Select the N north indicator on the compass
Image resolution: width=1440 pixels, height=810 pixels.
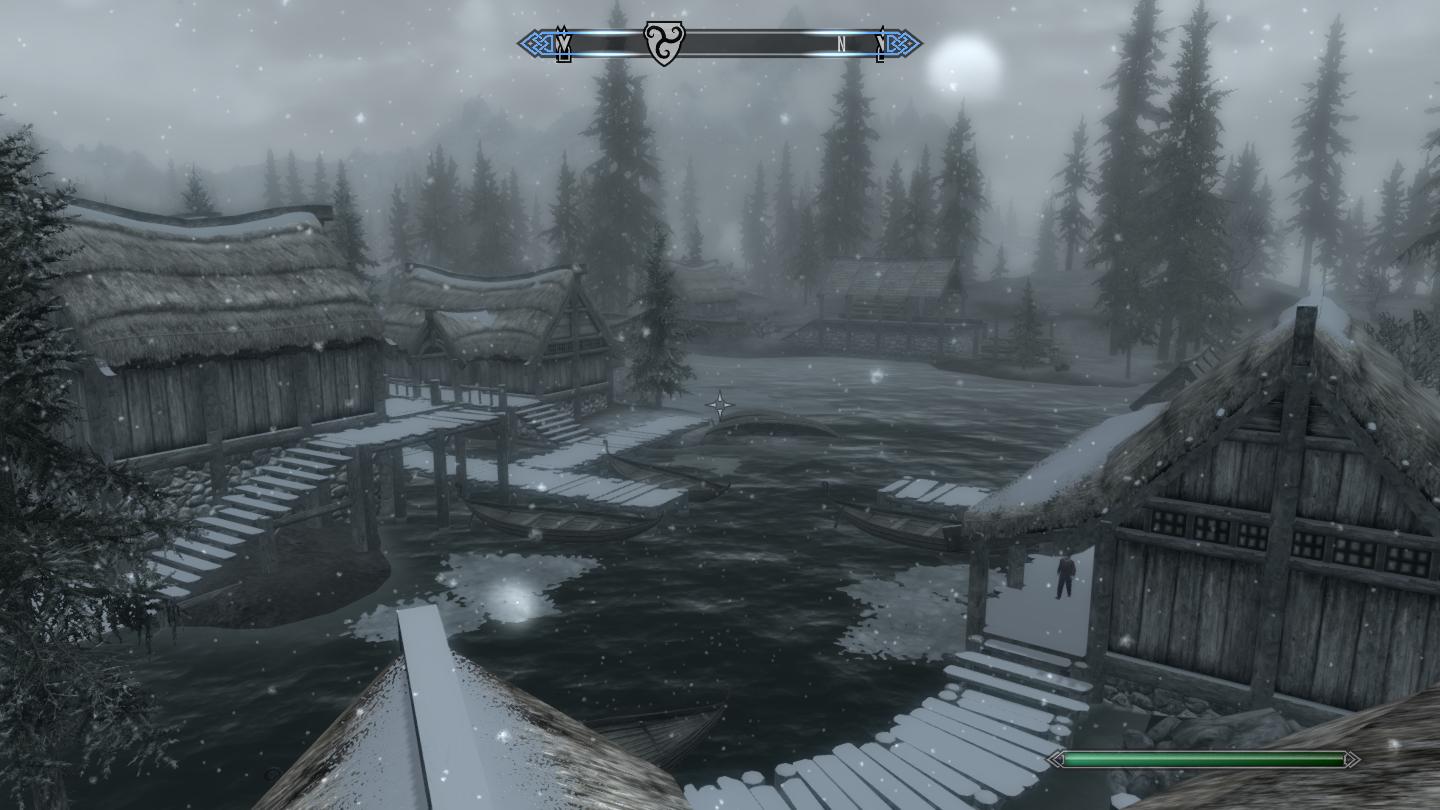[842, 44]
